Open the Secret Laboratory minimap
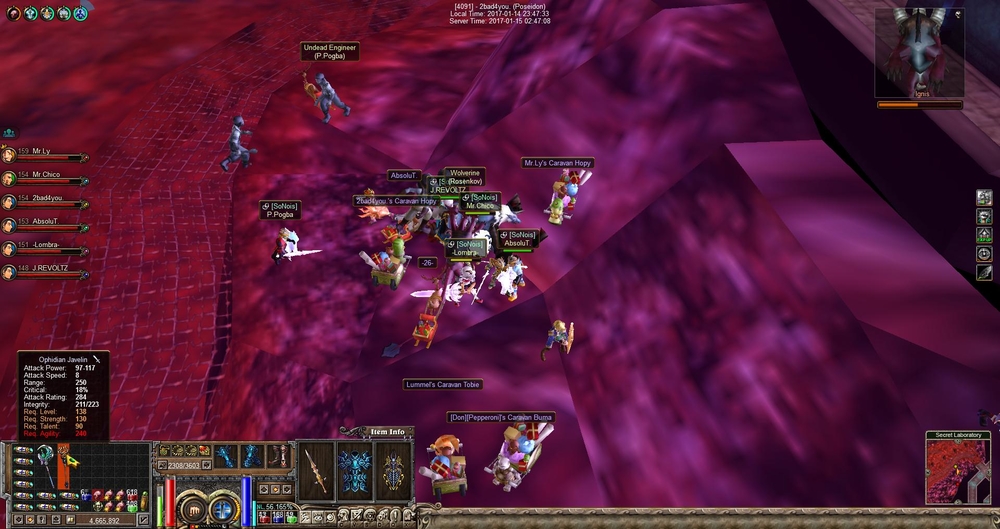Image resolution: width=1000 pixels, height=529 pixels. pyautogui.click(x=957, y=472)
